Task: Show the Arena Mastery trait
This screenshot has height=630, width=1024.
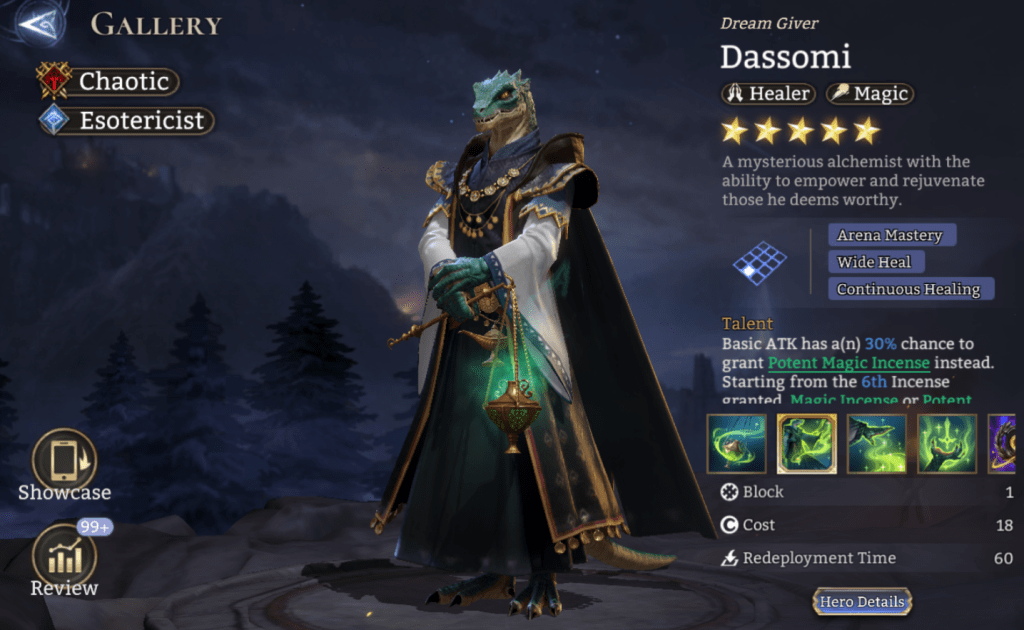Action: (x=890, y=235)
